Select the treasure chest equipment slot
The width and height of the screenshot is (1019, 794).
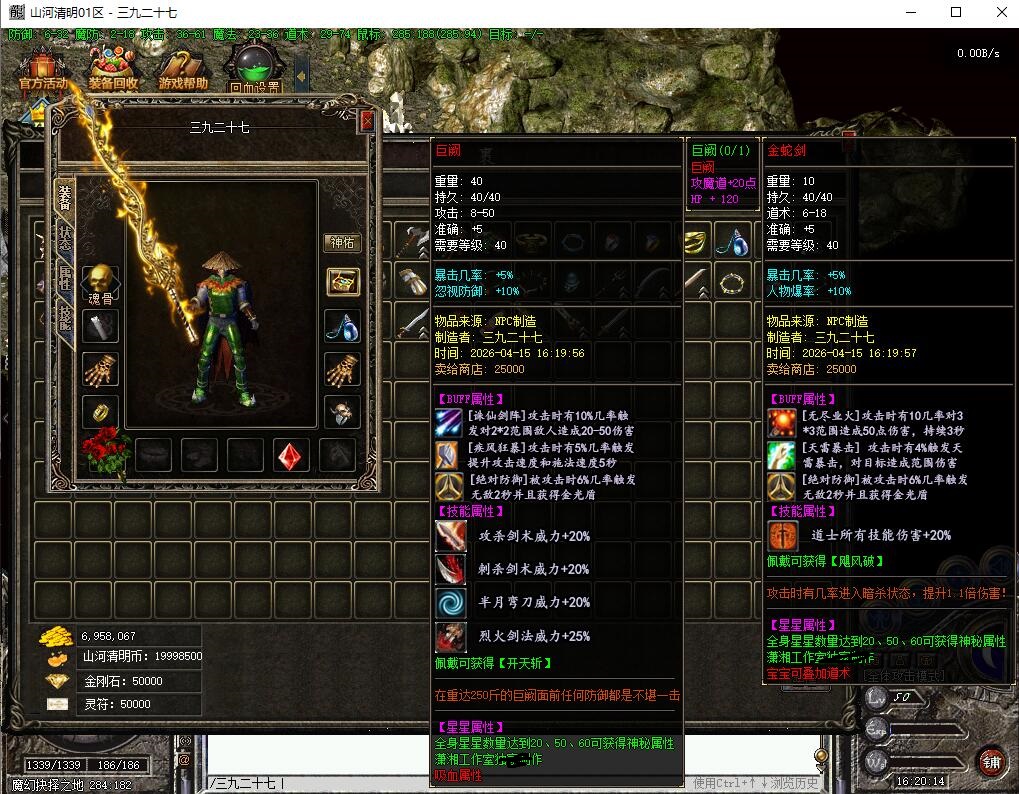(343, 282)
